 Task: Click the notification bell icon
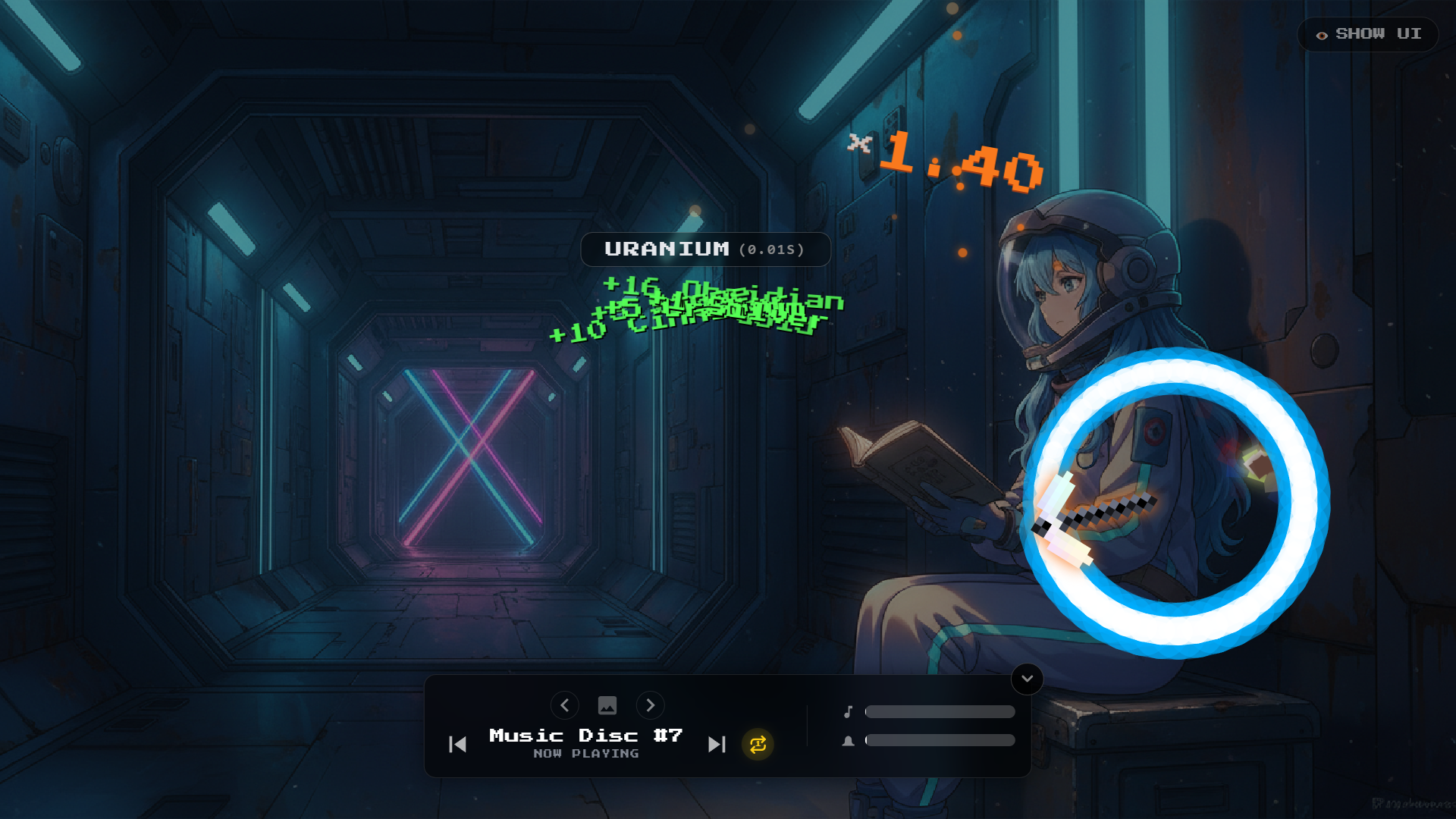pos(849,740)
